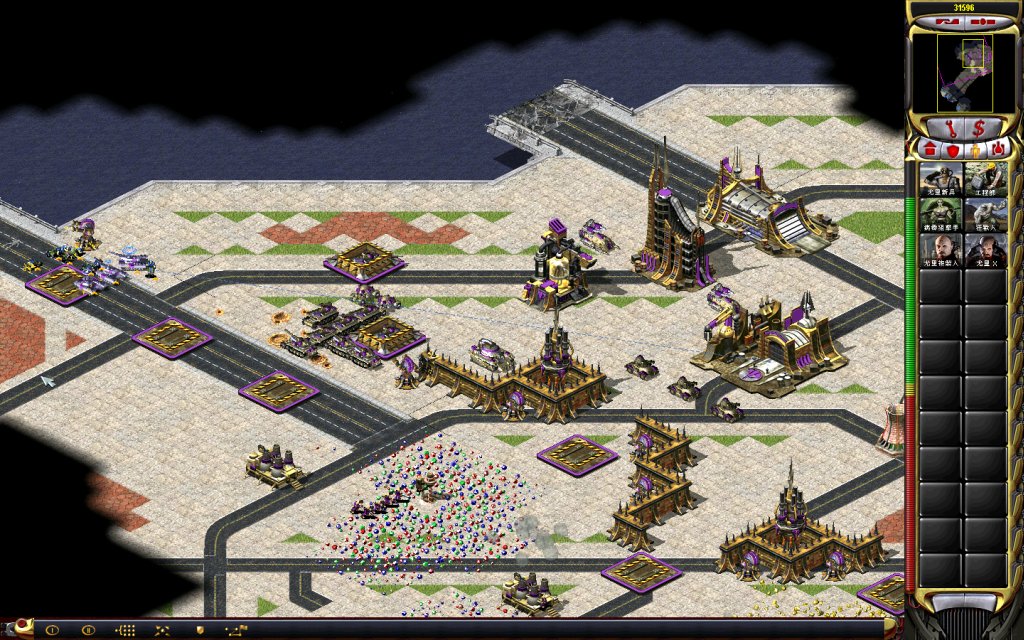Issue the scatter command with crossed arrows
This screenshot has height=640, width=1024.
point(162,630)
